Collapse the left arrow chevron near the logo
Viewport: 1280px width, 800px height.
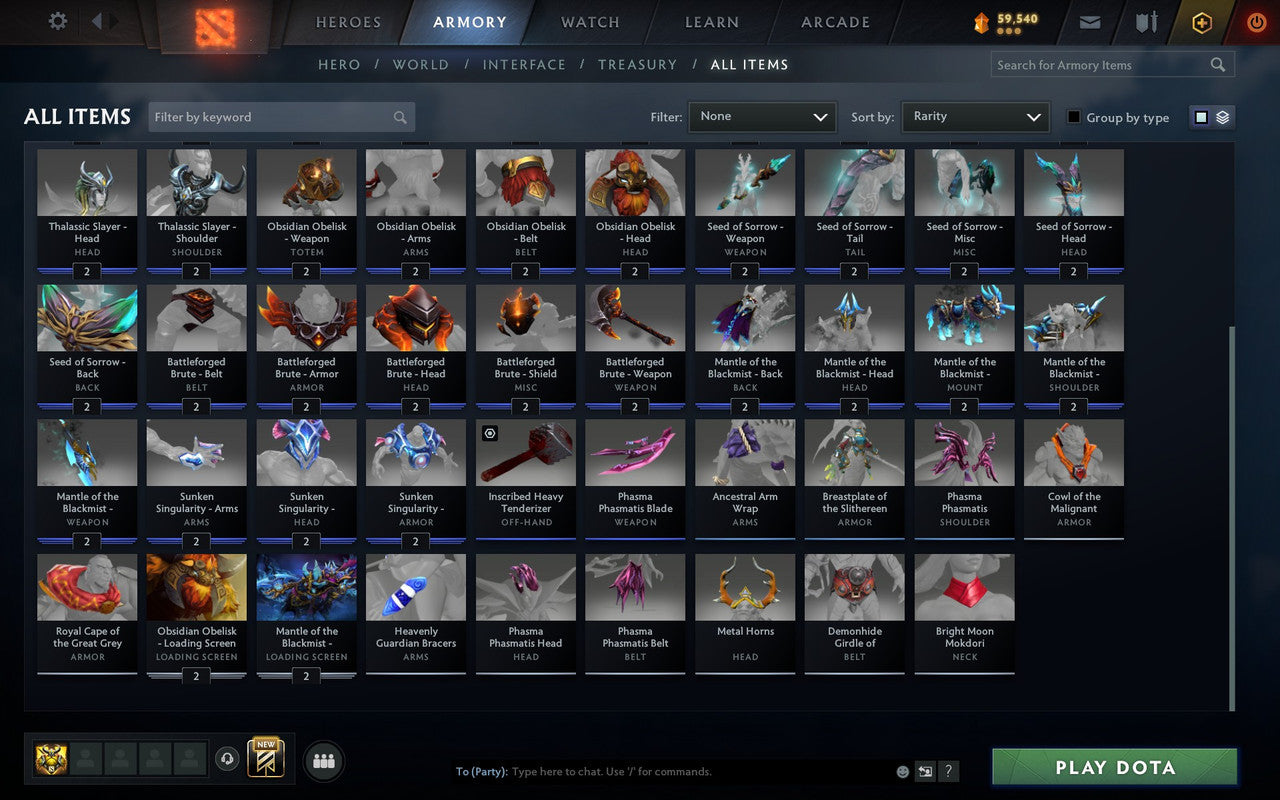(x=97, y=22)
